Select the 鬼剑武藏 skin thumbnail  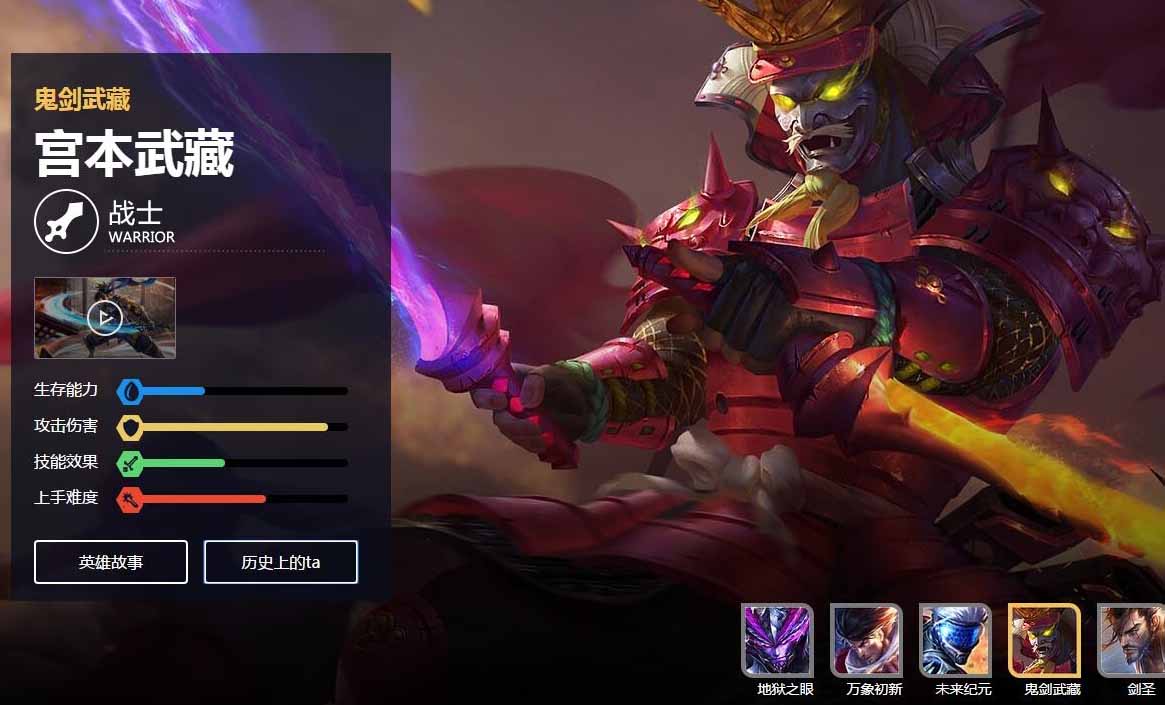click(x=1045, y=640)
